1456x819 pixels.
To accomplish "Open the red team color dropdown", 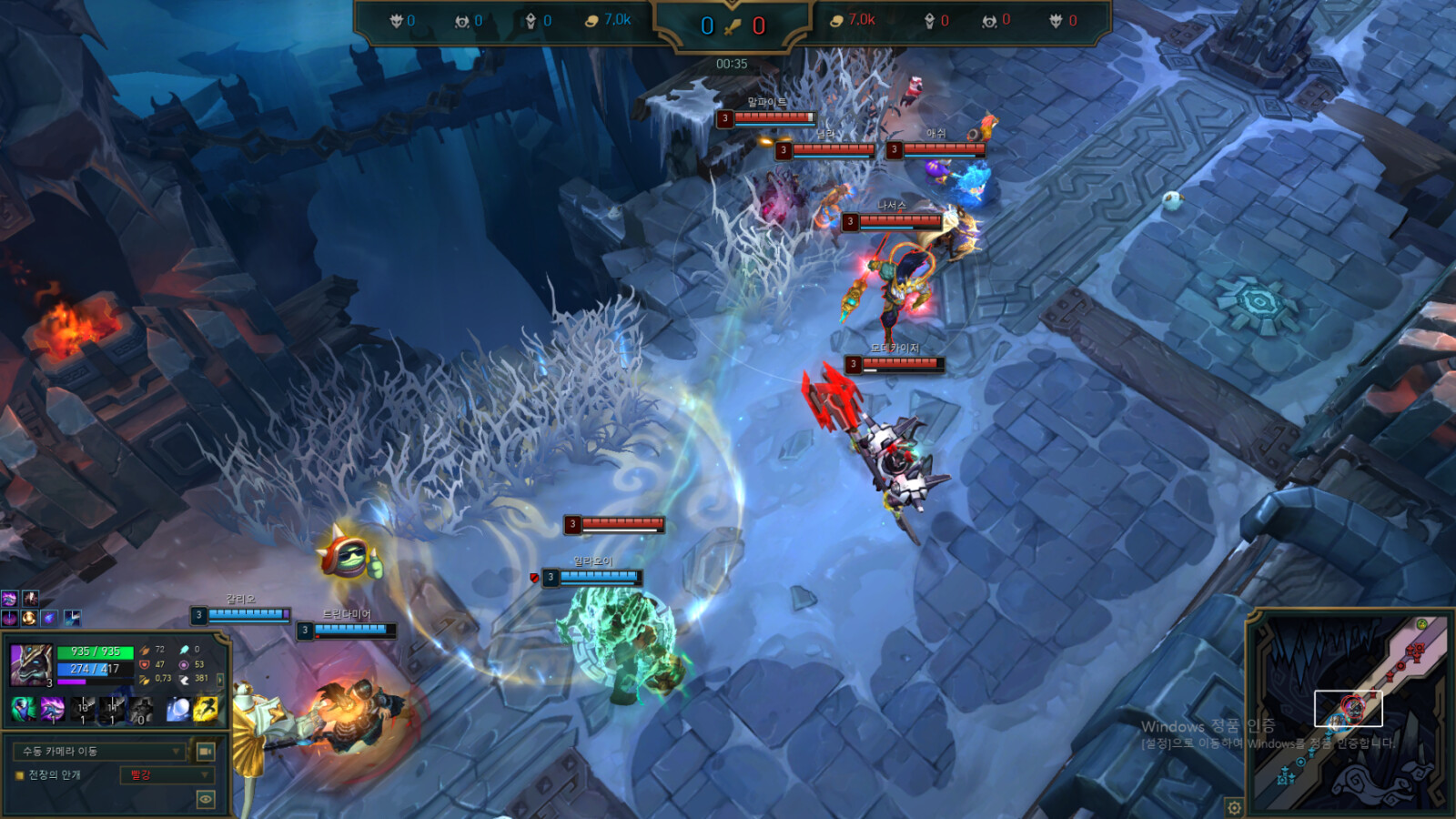I will click(x=167, y=775).
